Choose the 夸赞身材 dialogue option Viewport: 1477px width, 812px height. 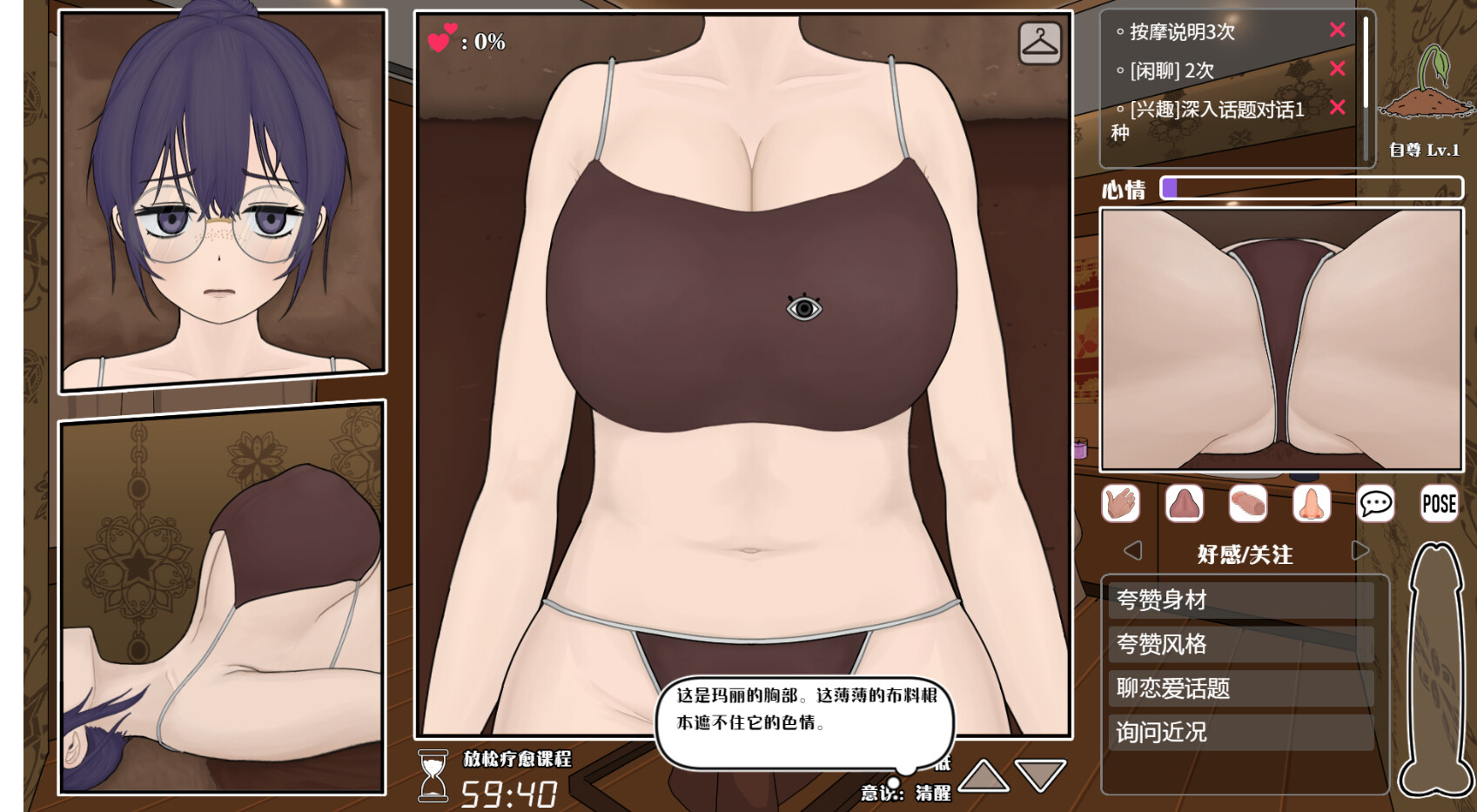pyautogui.click(x=1240, y=600)
